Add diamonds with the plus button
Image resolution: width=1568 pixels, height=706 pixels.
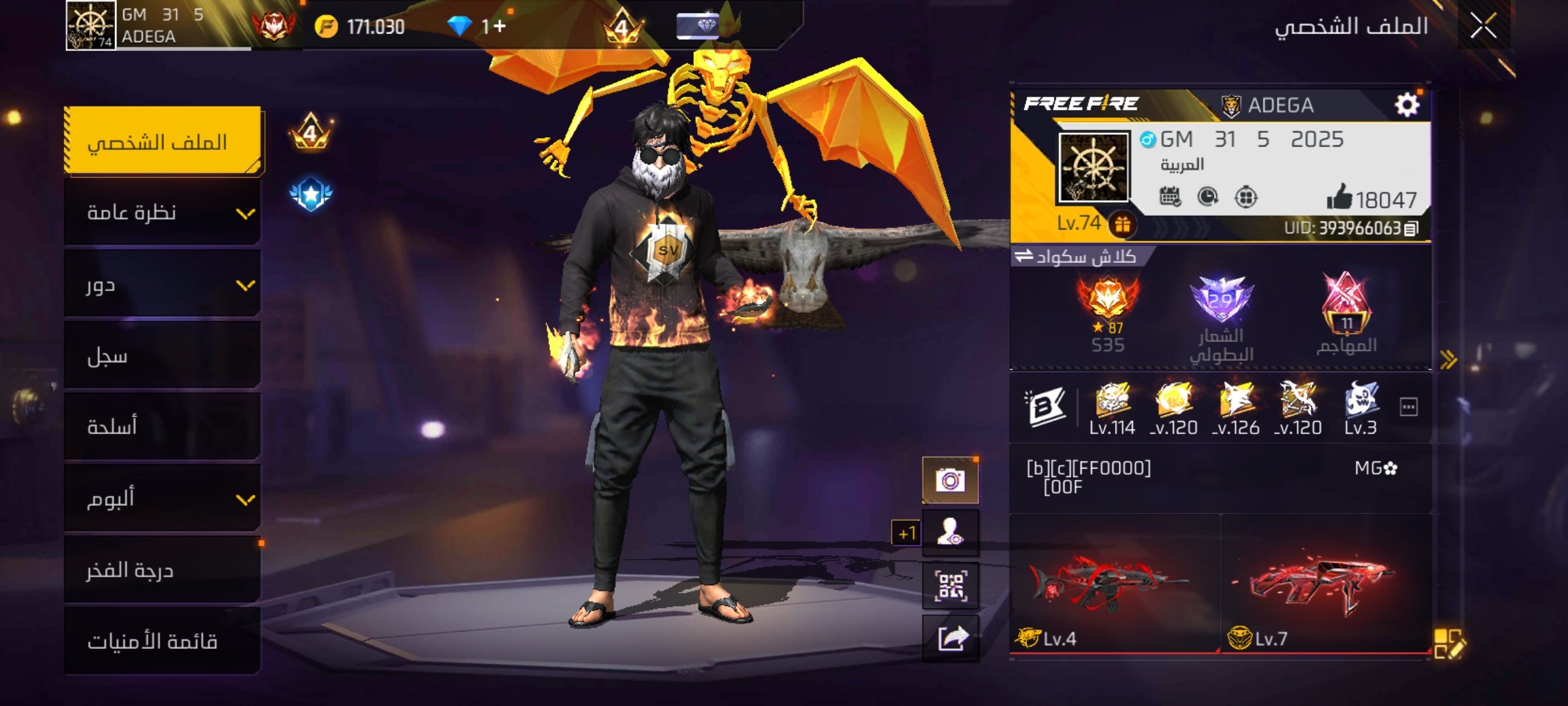500,26
